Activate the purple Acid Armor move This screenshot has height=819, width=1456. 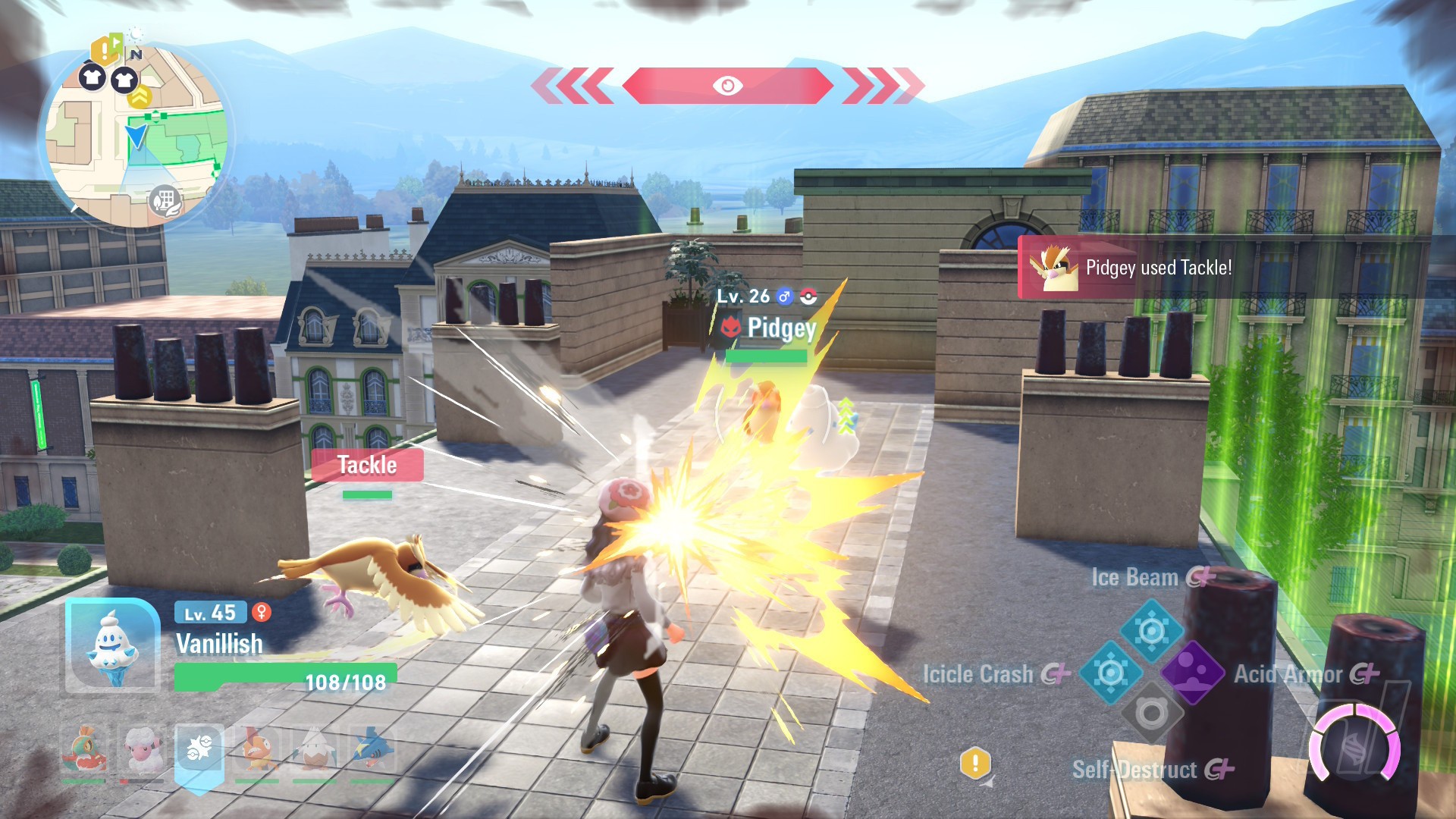pos(1192,673)
